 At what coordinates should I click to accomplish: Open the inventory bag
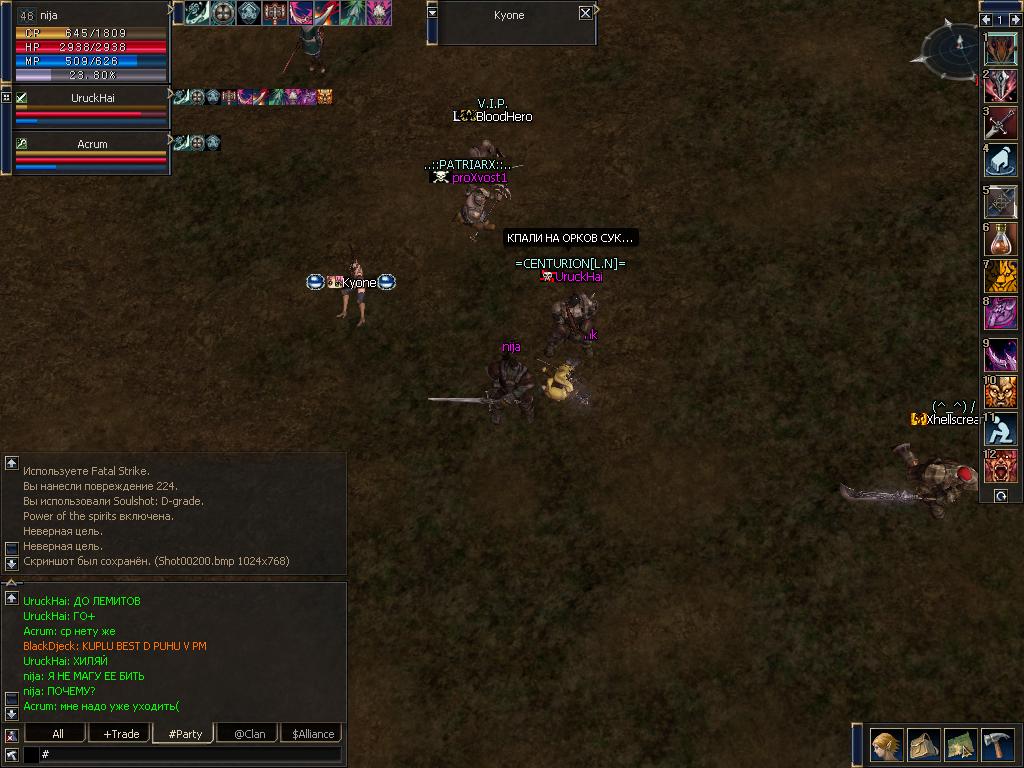pos(923,745)
